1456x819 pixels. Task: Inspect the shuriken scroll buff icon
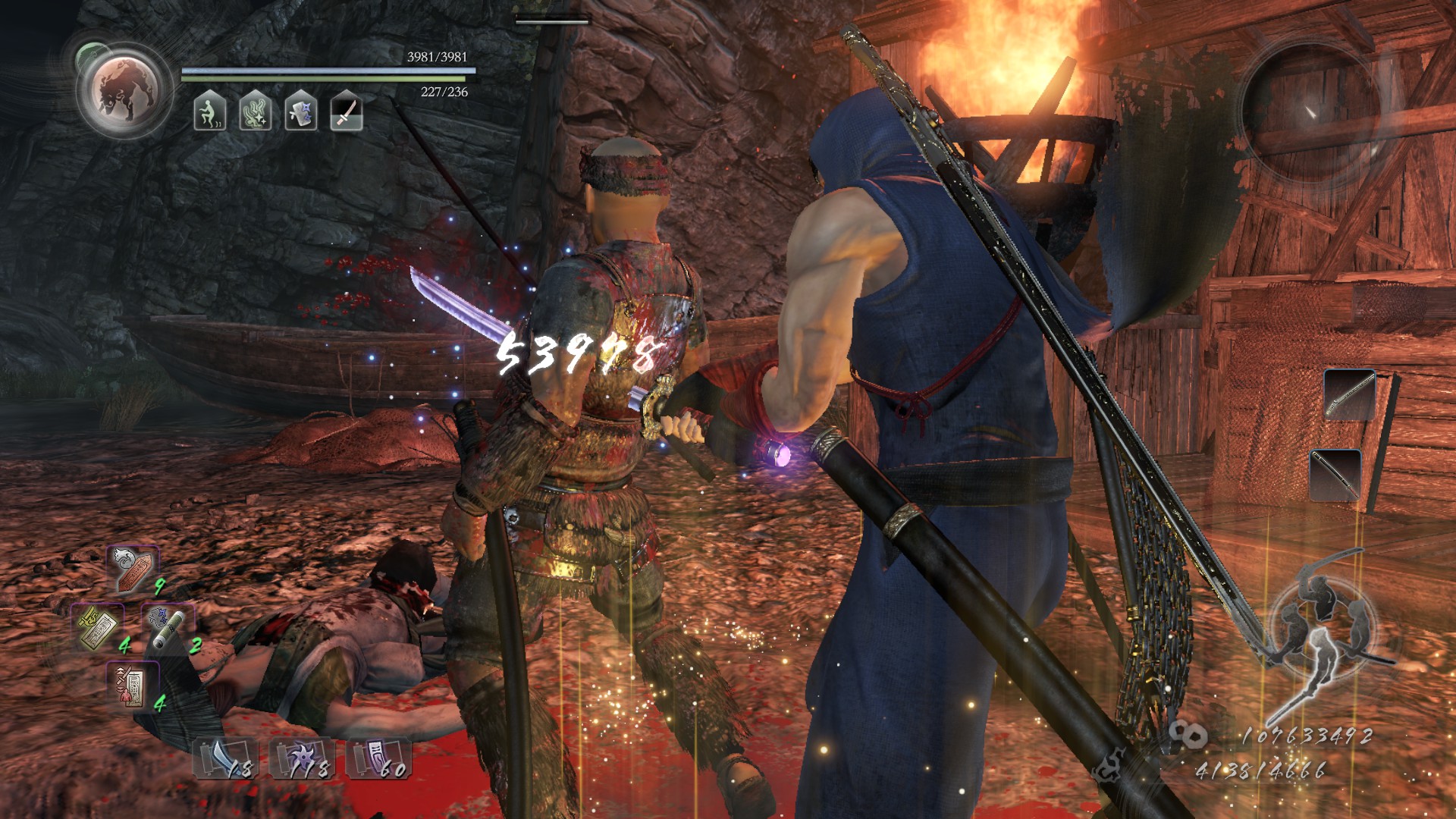tap(301, 111)
